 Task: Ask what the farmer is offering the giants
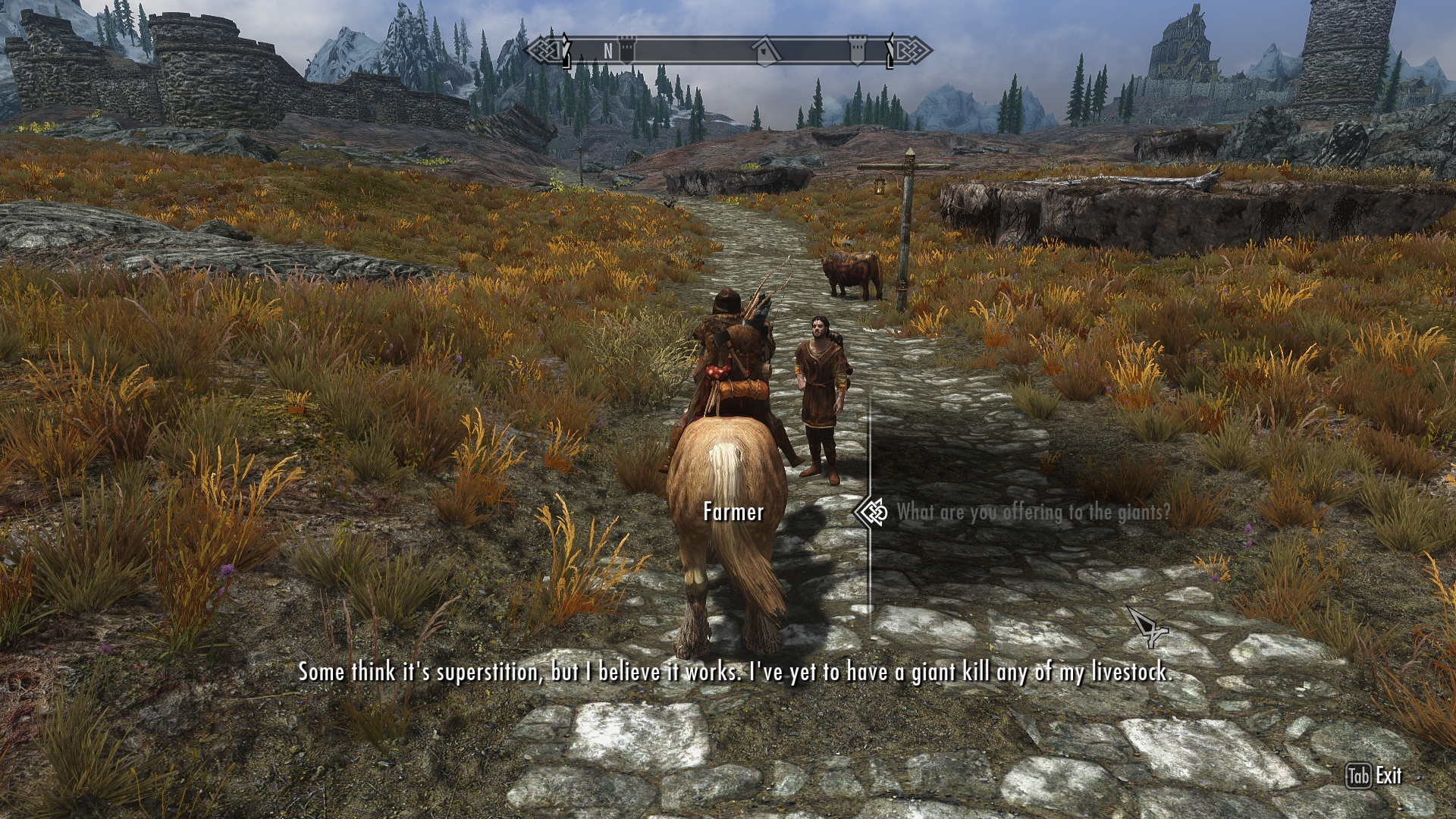click(1033, 513)
